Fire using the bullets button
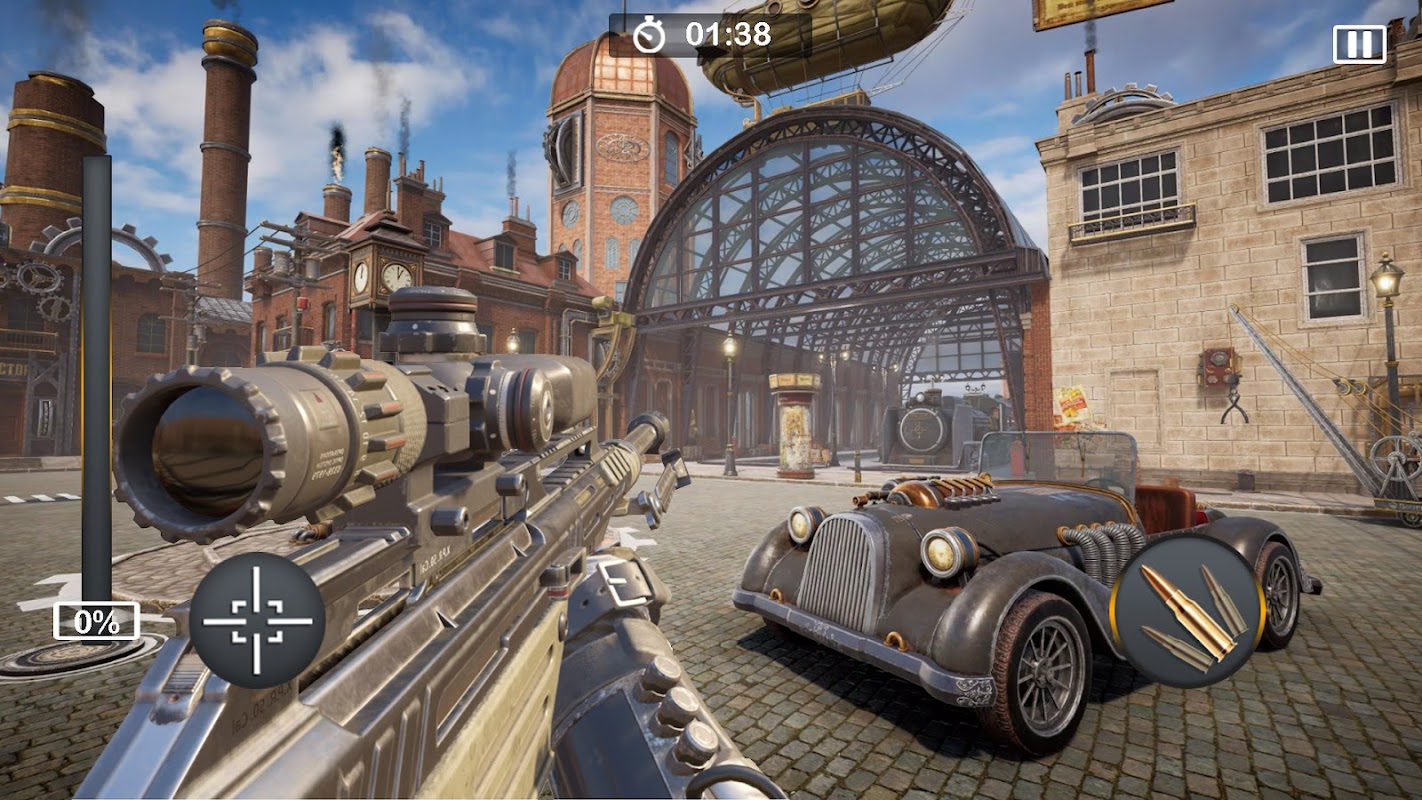The width and height of the screenshot is (1422, 800). click(x=1187, y=611)
